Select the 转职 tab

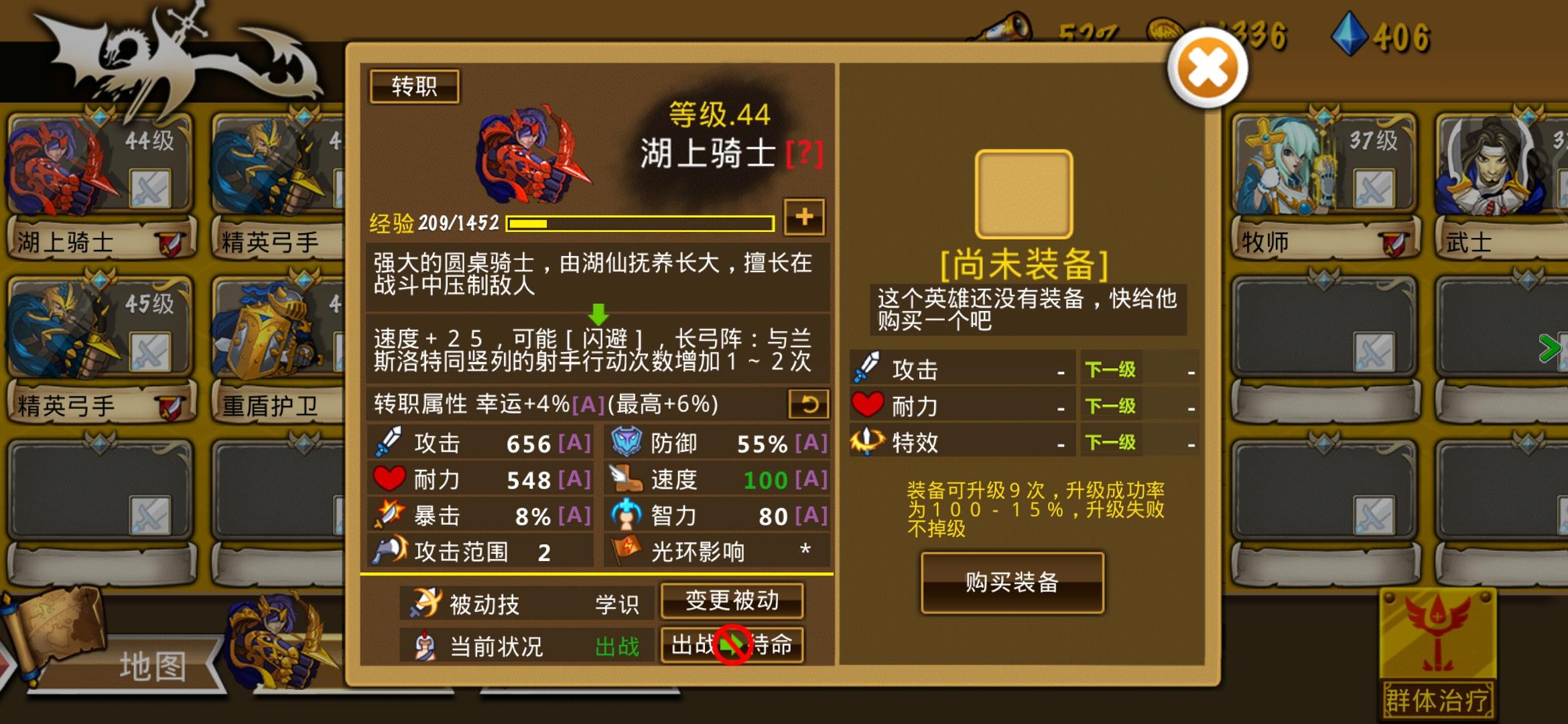(x=416, y=87)
